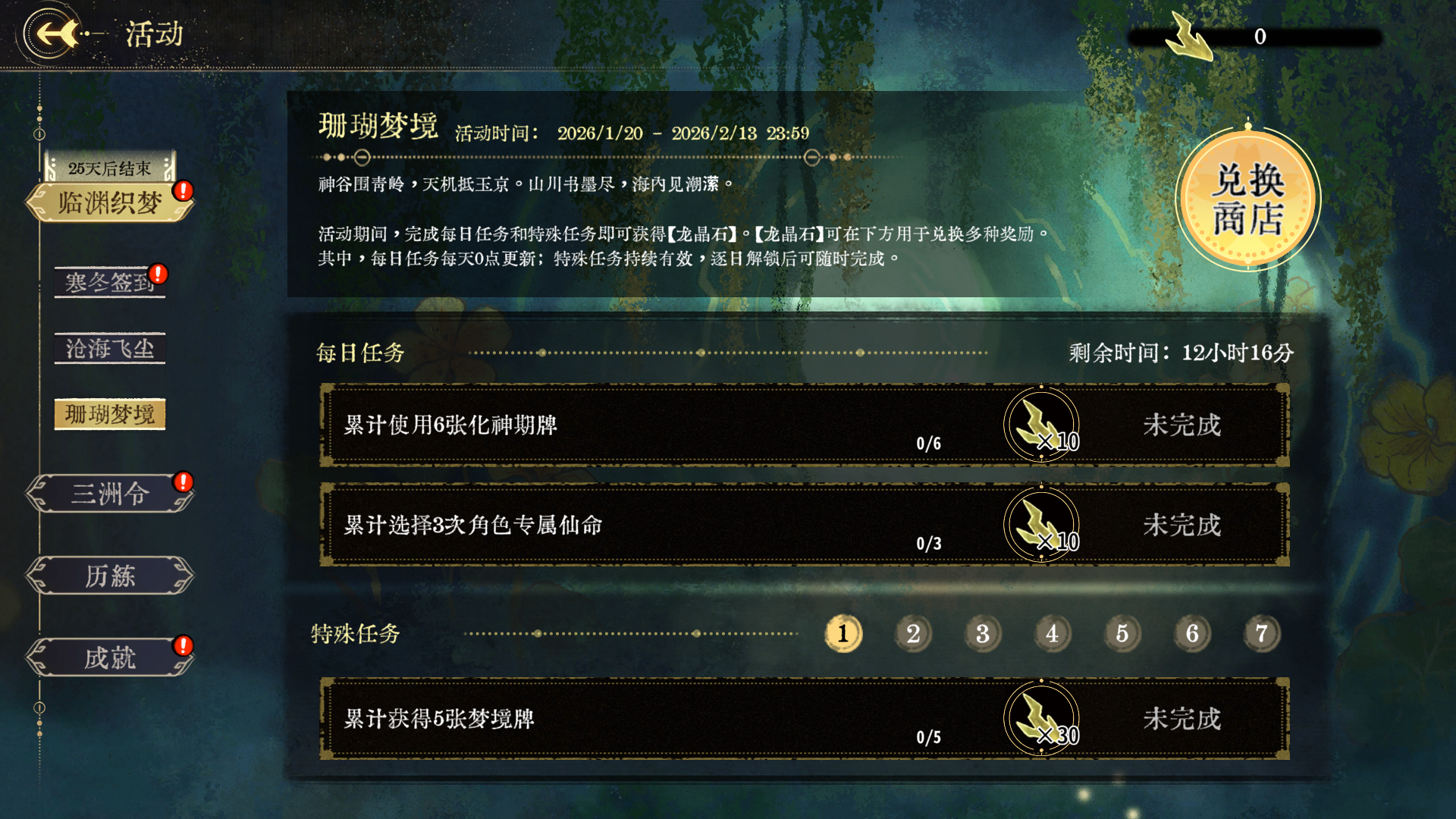Select day 7 on the special task tracker

[x=1261, y=634]
